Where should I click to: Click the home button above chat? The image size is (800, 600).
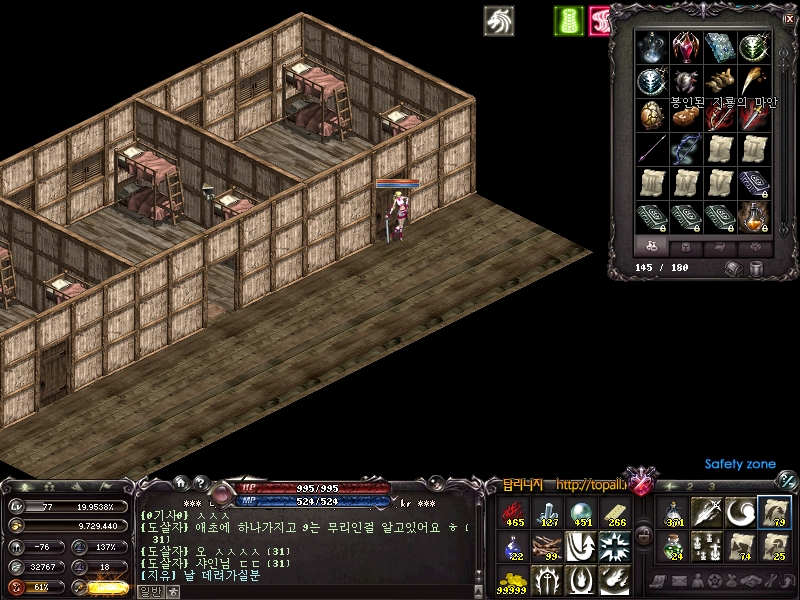tap(181, 482)
